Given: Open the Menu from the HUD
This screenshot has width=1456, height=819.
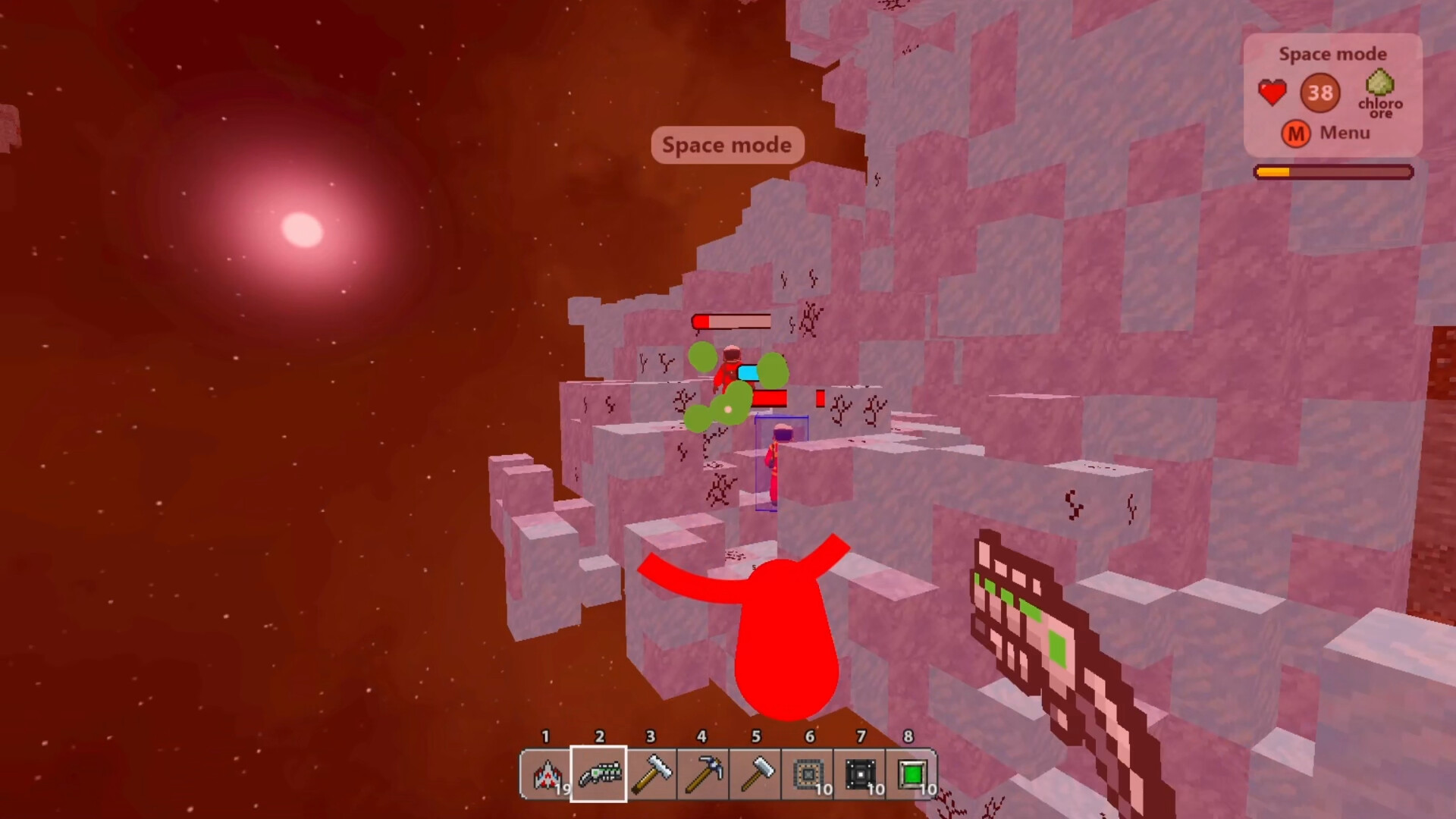Looking at the screenshot, I should click(x=1344, y=133).
